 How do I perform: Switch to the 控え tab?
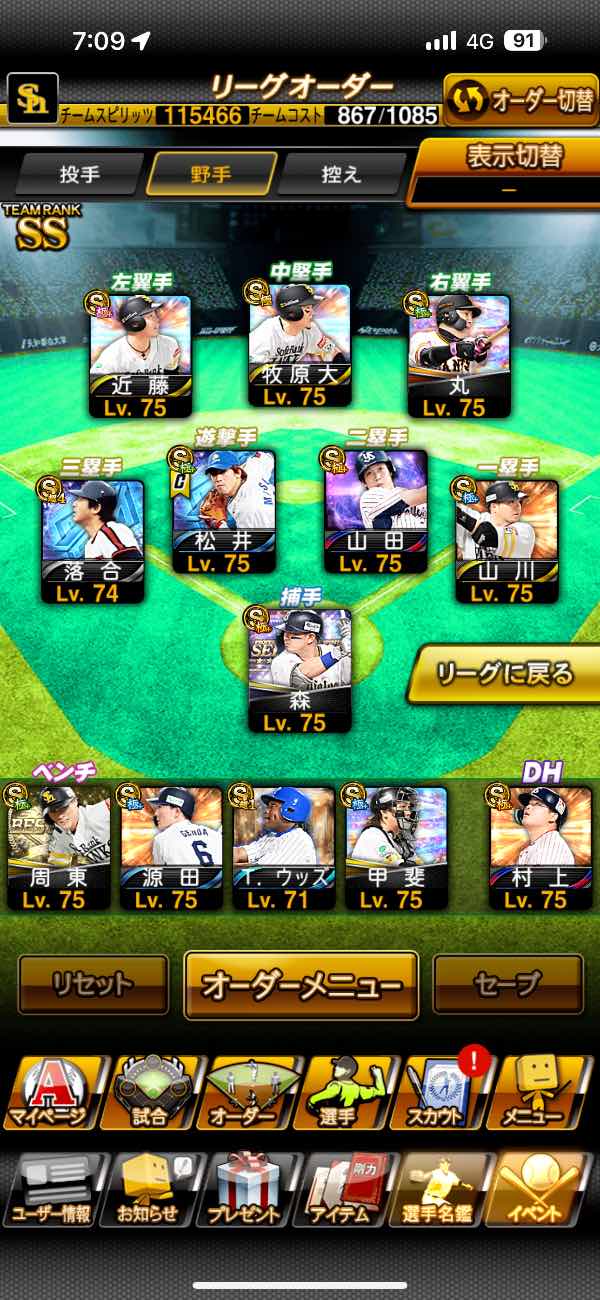(x=342, y=174)
